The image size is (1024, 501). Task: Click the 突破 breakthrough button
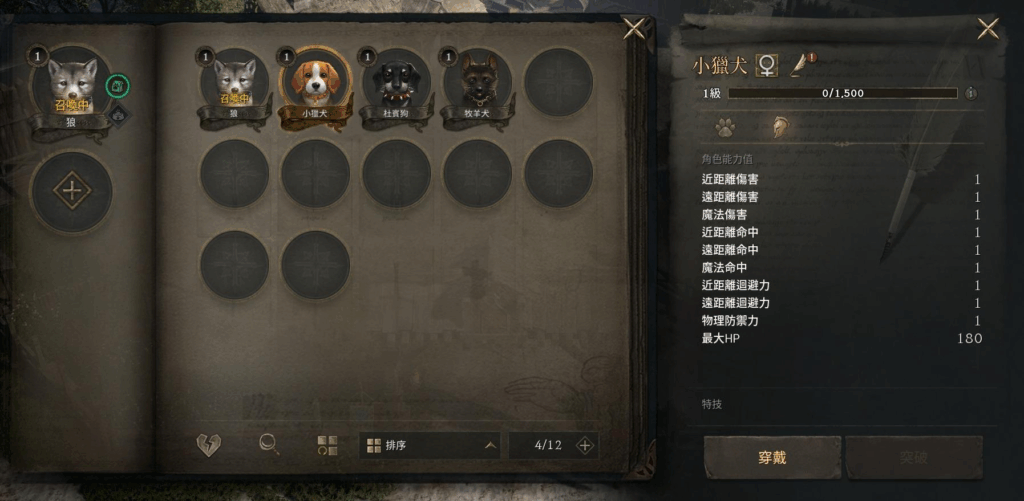tap(914, 458)
